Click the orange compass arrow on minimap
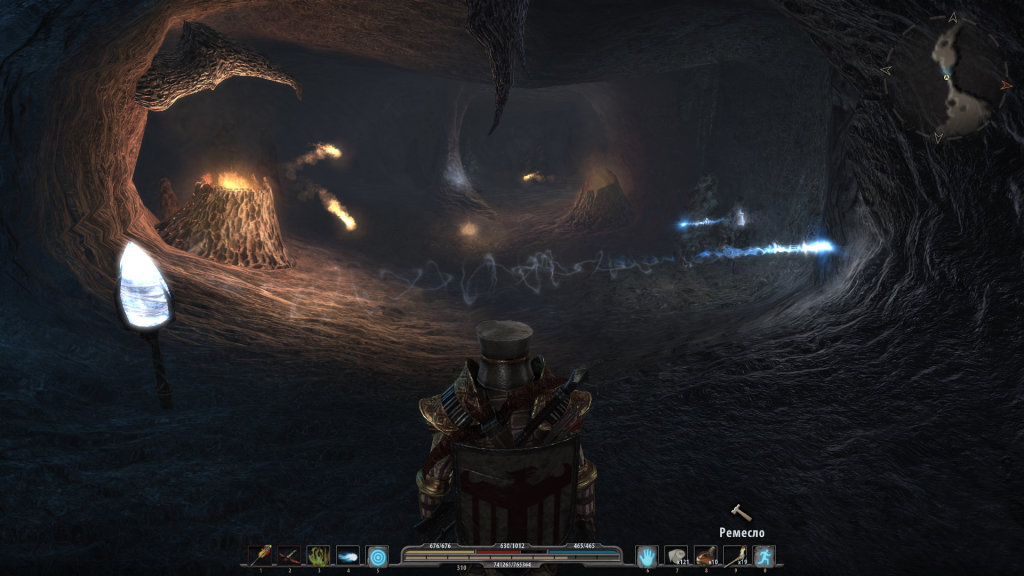The image size is (1024, 576). tap(1006, 87)
